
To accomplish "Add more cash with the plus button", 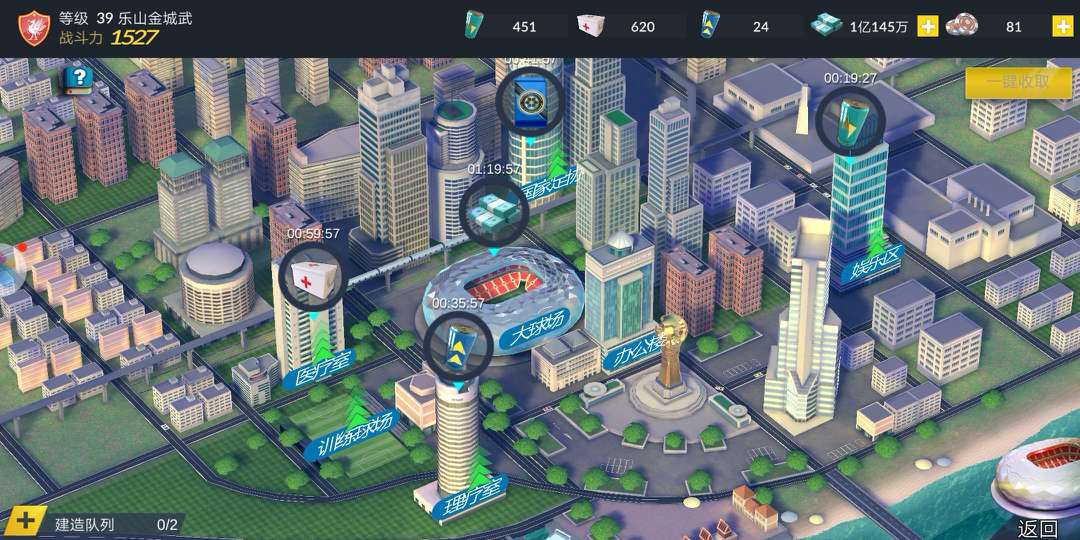I will coord(928,27).
